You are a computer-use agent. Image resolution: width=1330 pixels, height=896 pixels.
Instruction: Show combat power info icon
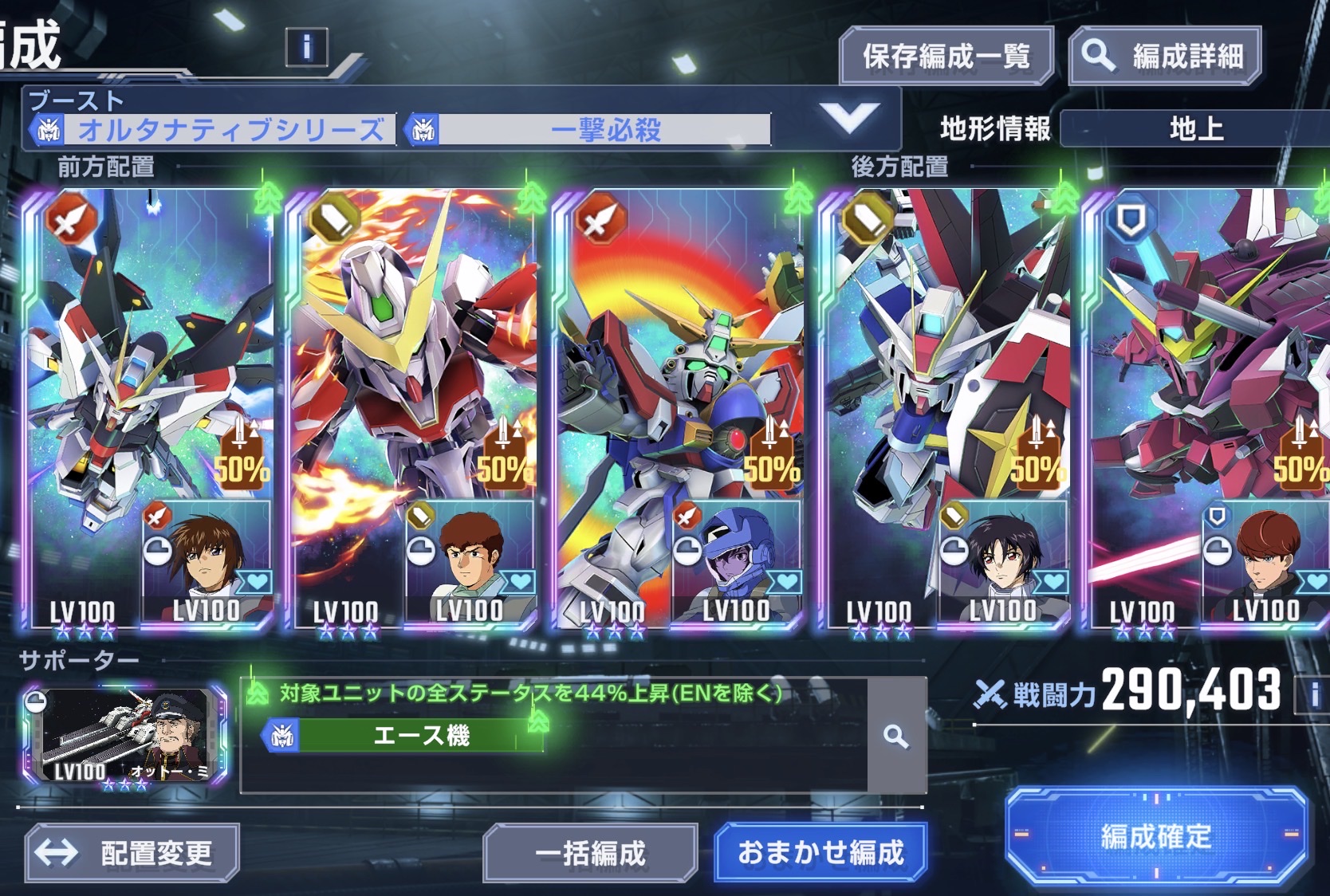[x=1314, y=694]
